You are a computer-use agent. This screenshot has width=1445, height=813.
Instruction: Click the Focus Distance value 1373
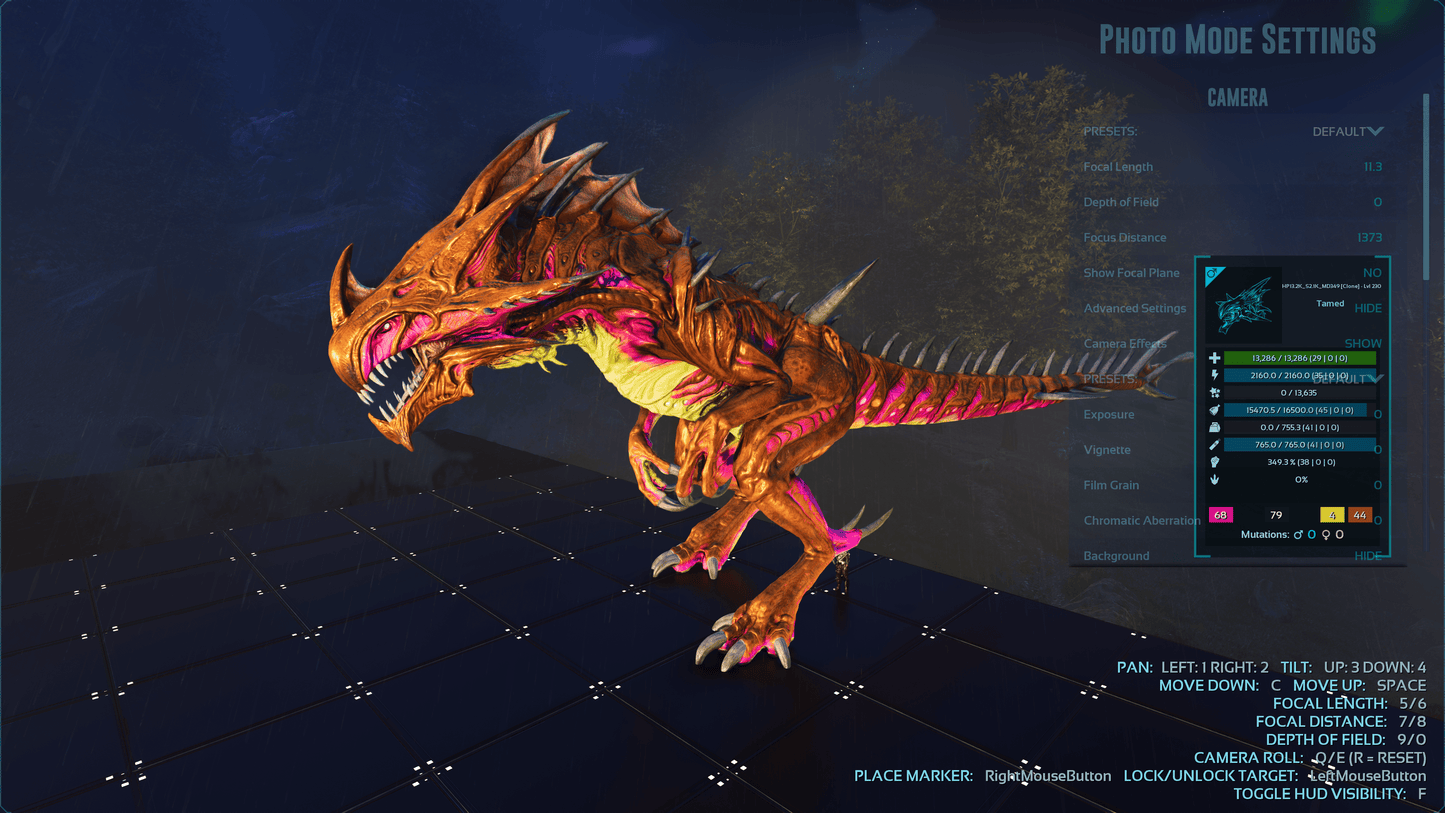click(x=1369, y=238)
